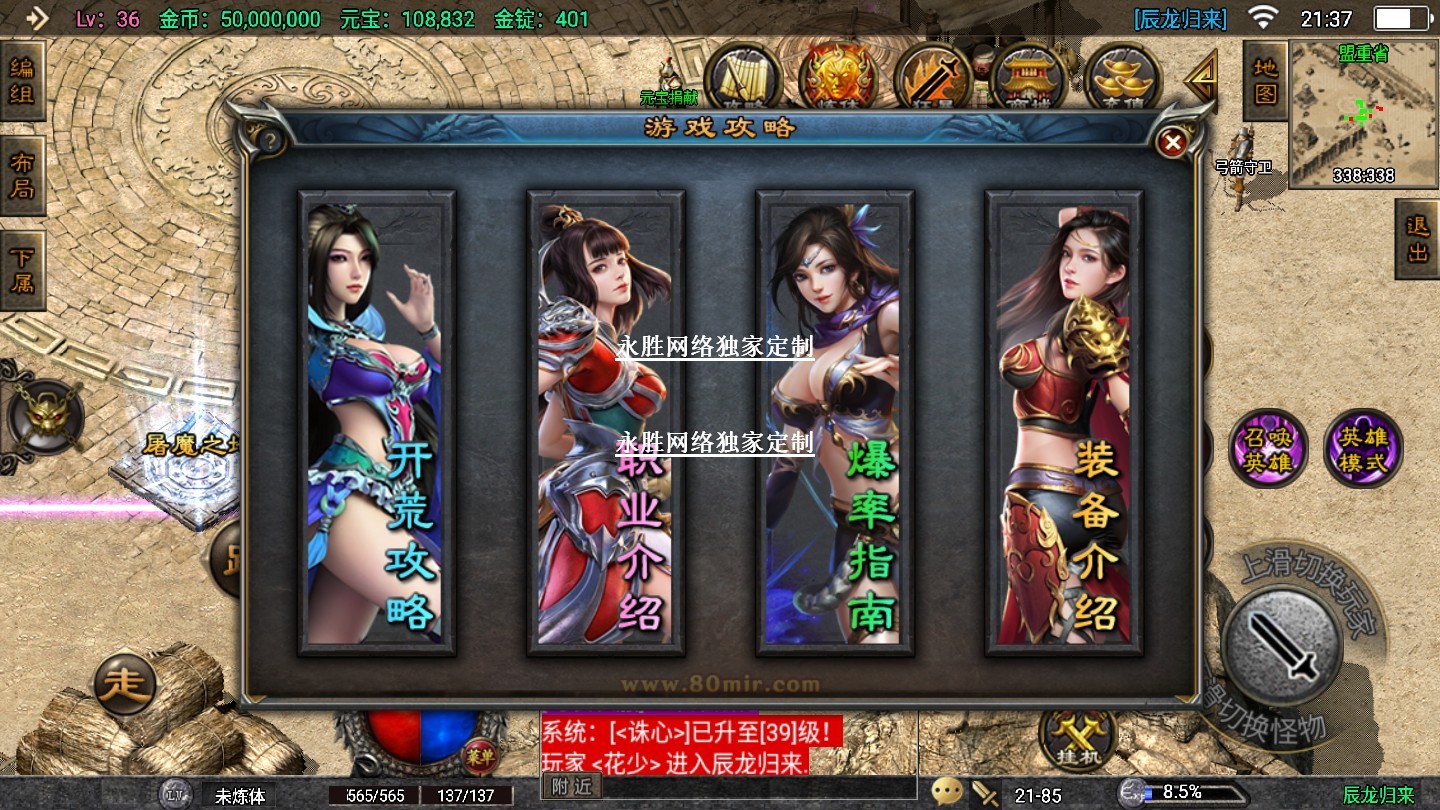Screen dimensions: 1440x810
Task: Open the 布局 layout side button
Action: pos(21,176)
